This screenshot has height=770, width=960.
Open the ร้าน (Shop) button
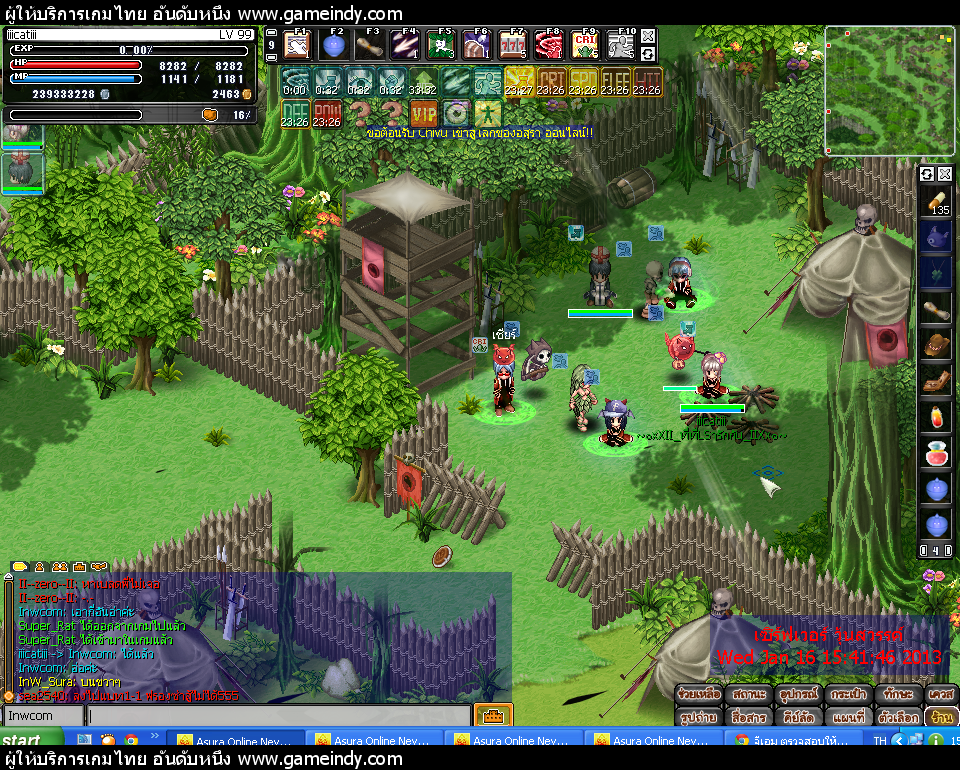(x=940, y=717)
